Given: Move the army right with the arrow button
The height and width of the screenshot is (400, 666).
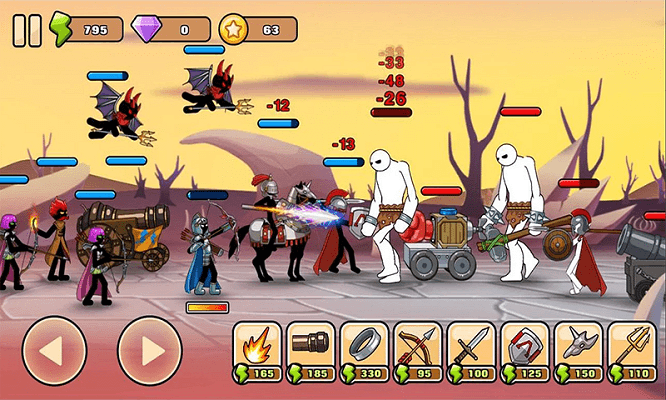Looking at the screenshot, I should click(149, 351).
